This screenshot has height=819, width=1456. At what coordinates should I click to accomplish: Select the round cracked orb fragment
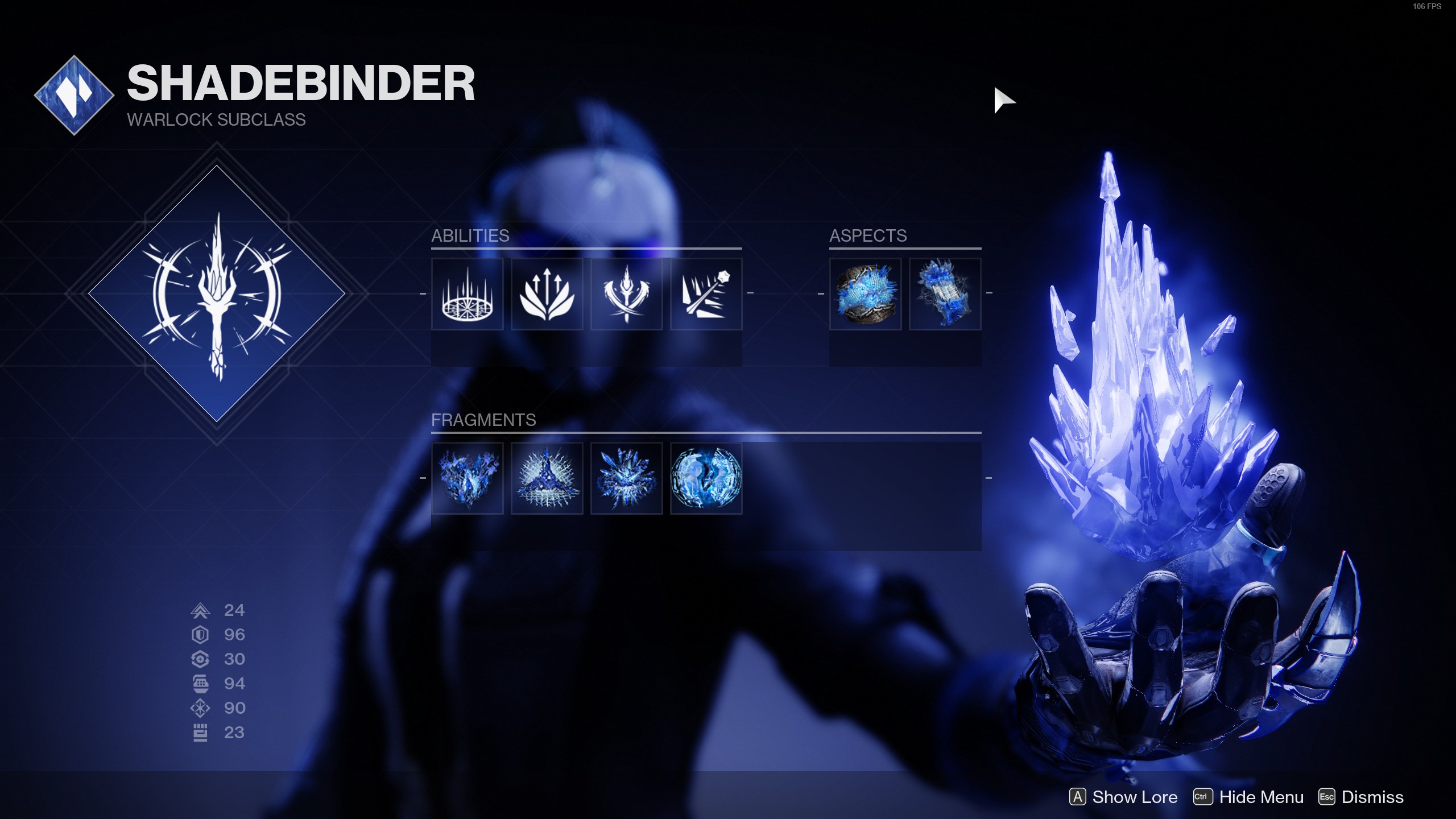pos(706,478)
